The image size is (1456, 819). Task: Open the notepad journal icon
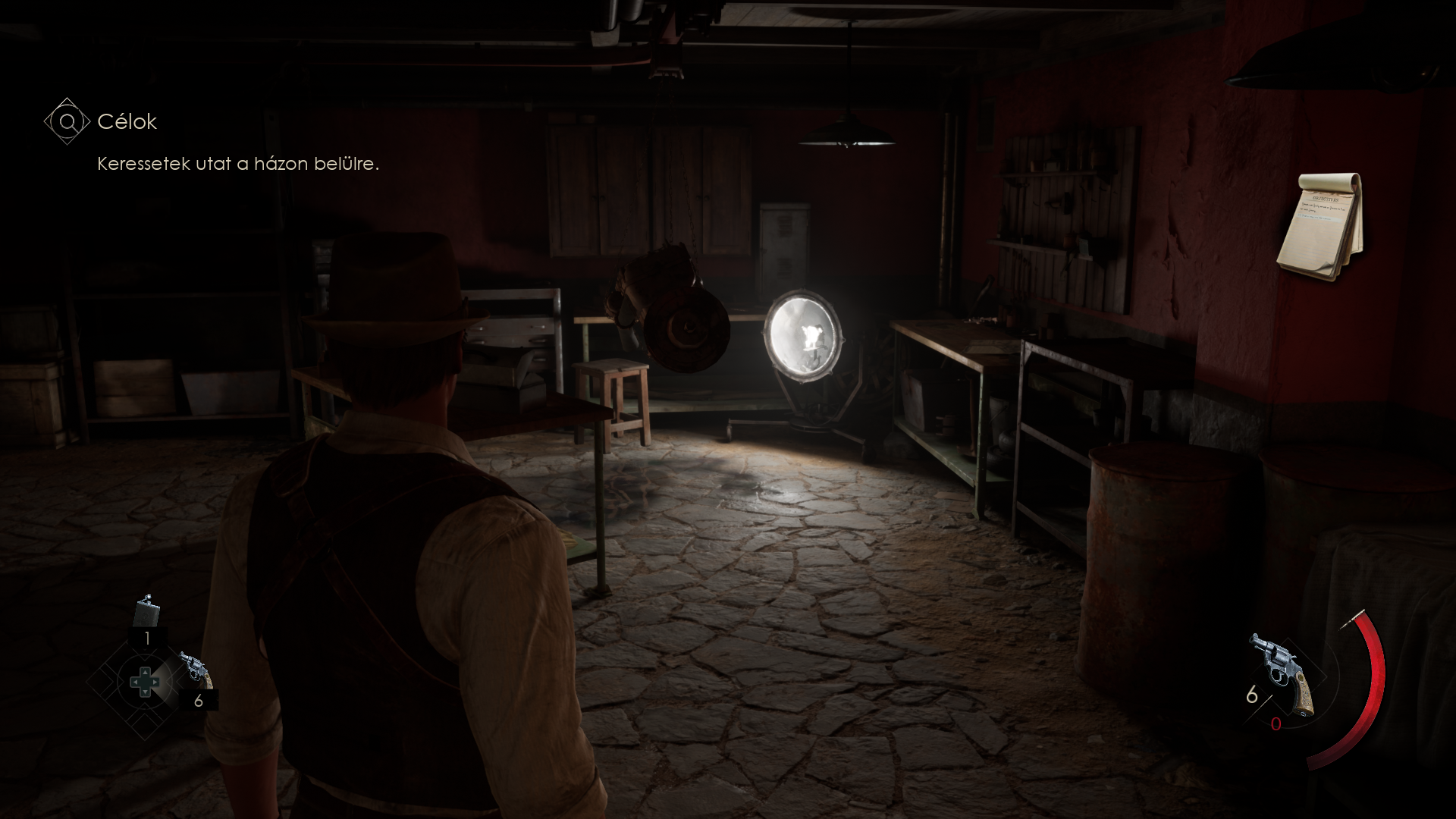click(1320, 227)
